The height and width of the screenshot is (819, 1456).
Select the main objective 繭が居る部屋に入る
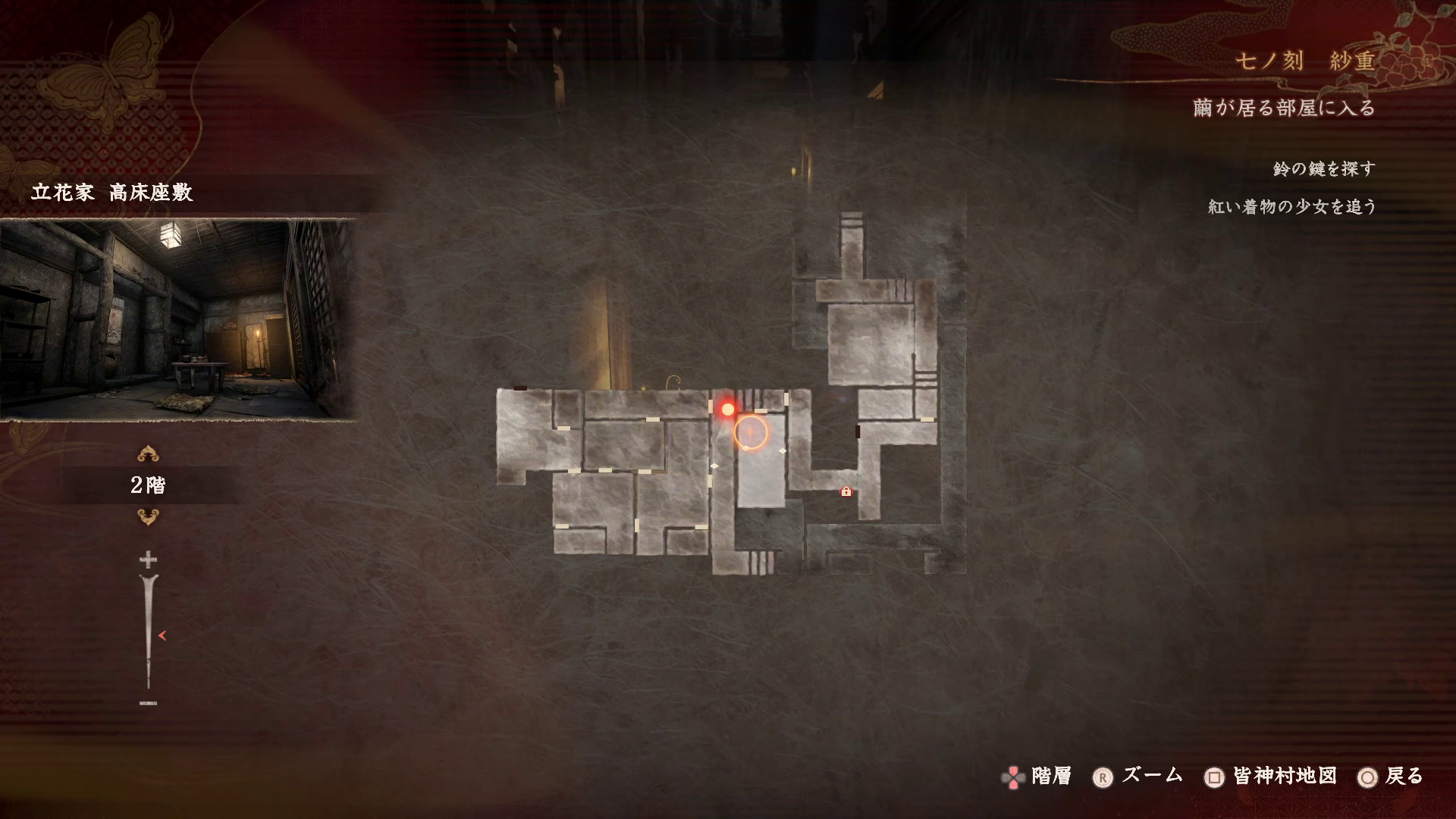[1284, 108]
